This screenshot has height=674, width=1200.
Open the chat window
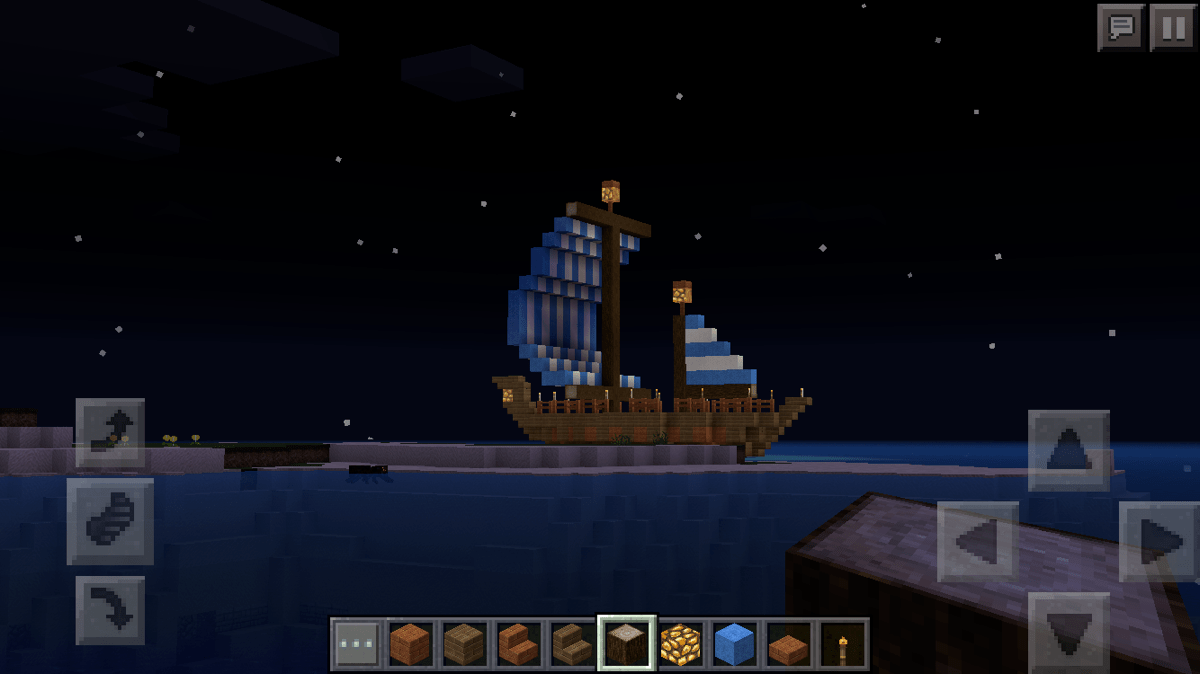[x=1121, y=27]
